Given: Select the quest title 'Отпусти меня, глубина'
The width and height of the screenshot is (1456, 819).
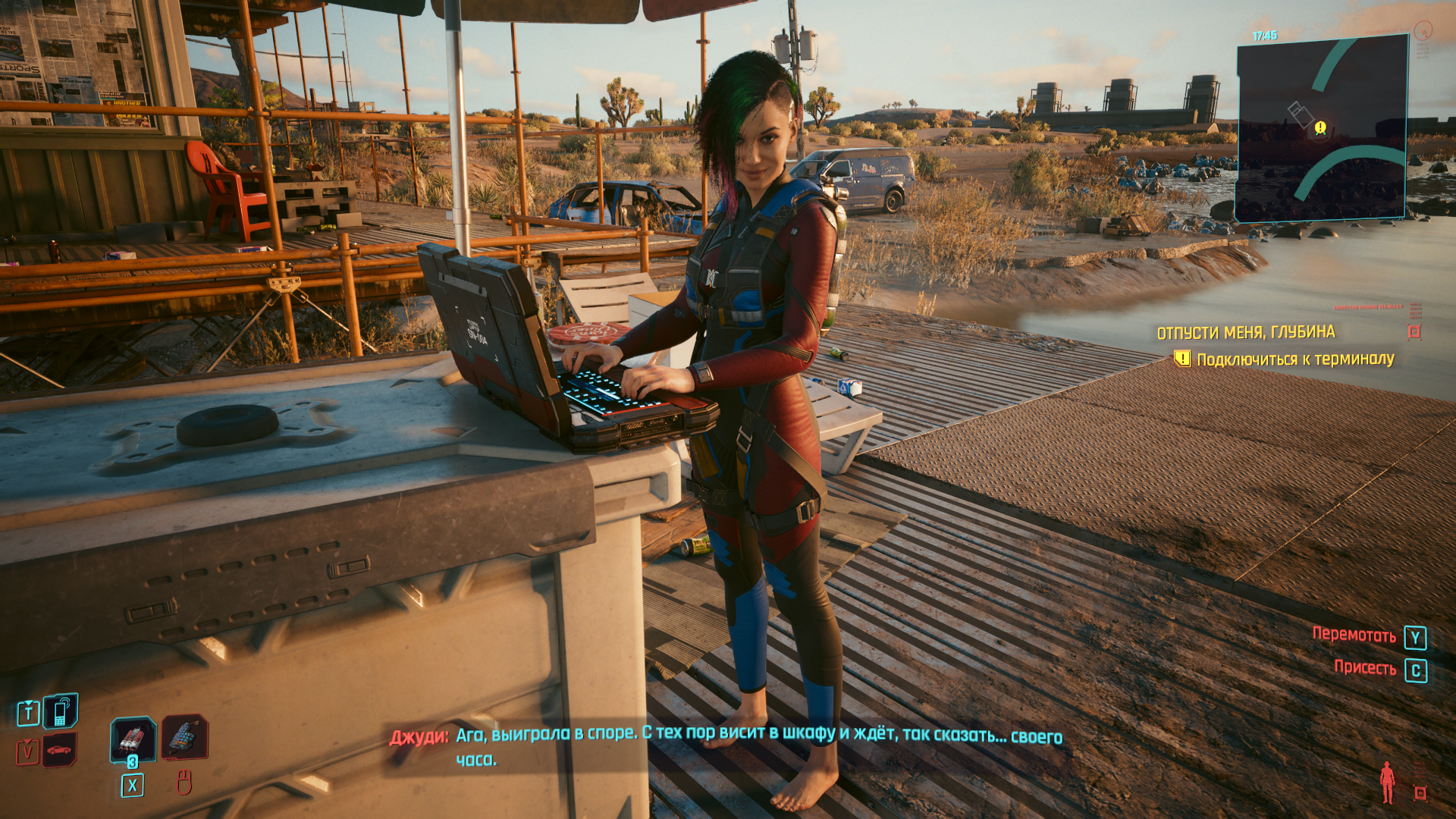Looking at the screenshot, I should pyautogui.click(x=1245, y=332).
